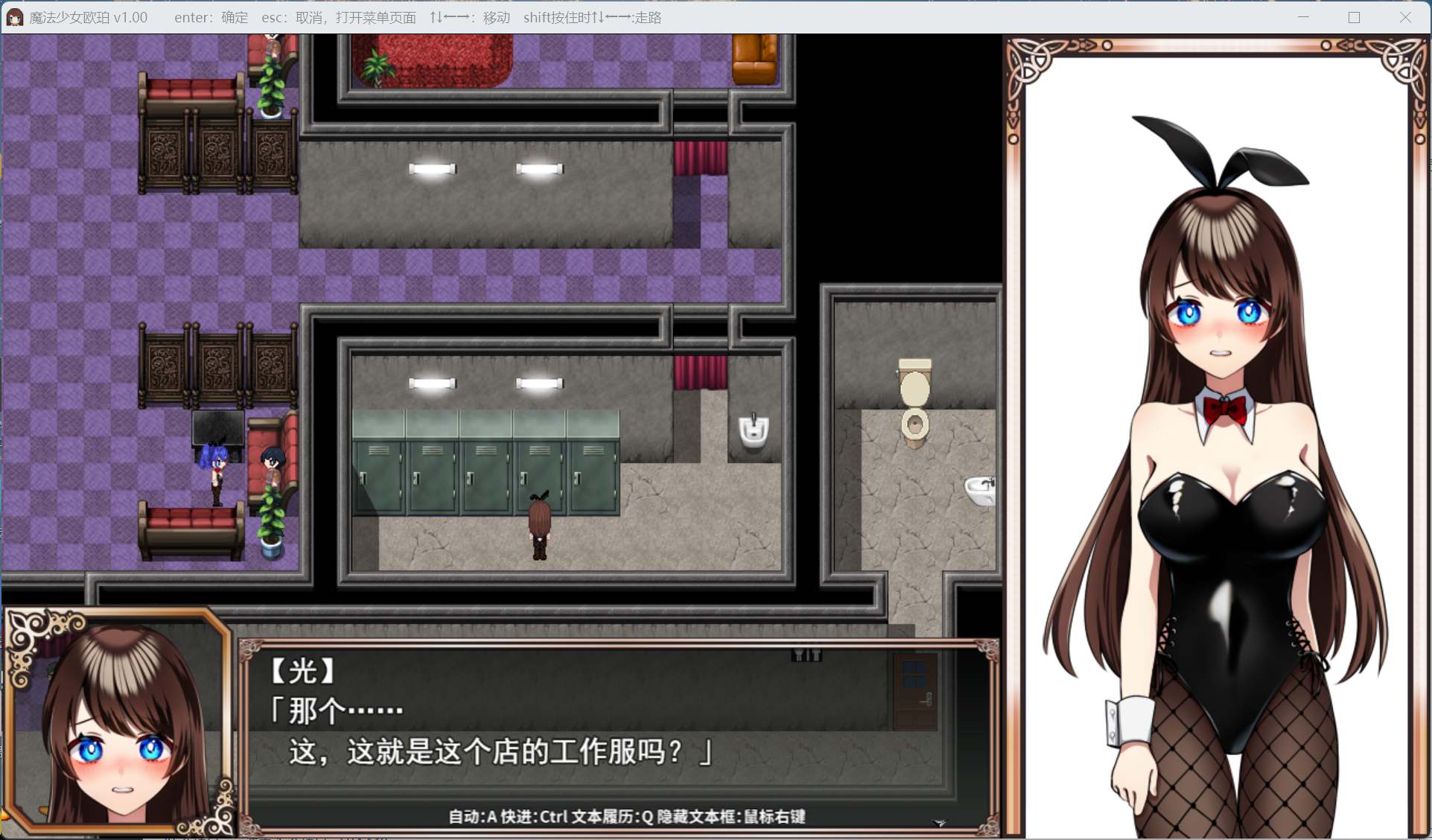Click the game icon in the title bar

coord(13,16)
